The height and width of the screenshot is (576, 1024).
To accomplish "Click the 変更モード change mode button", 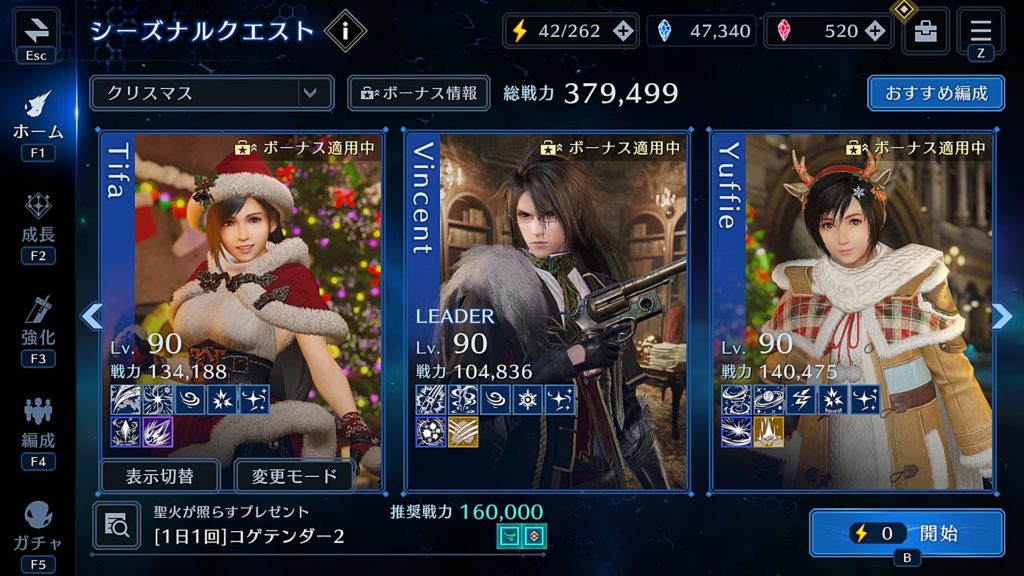I will point(295,476).
